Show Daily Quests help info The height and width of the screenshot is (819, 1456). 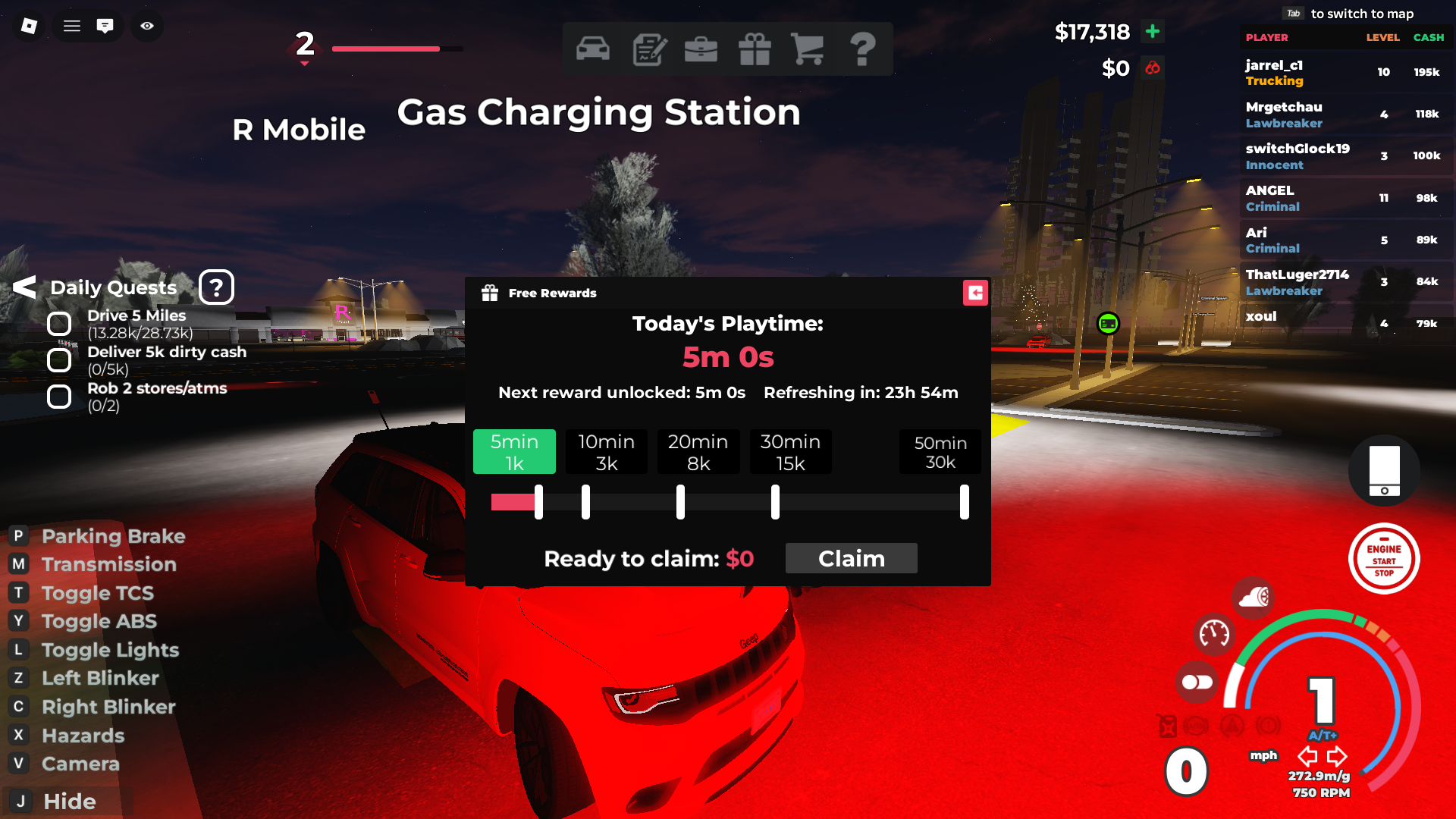pyautogui.click(x=216, y=287)
